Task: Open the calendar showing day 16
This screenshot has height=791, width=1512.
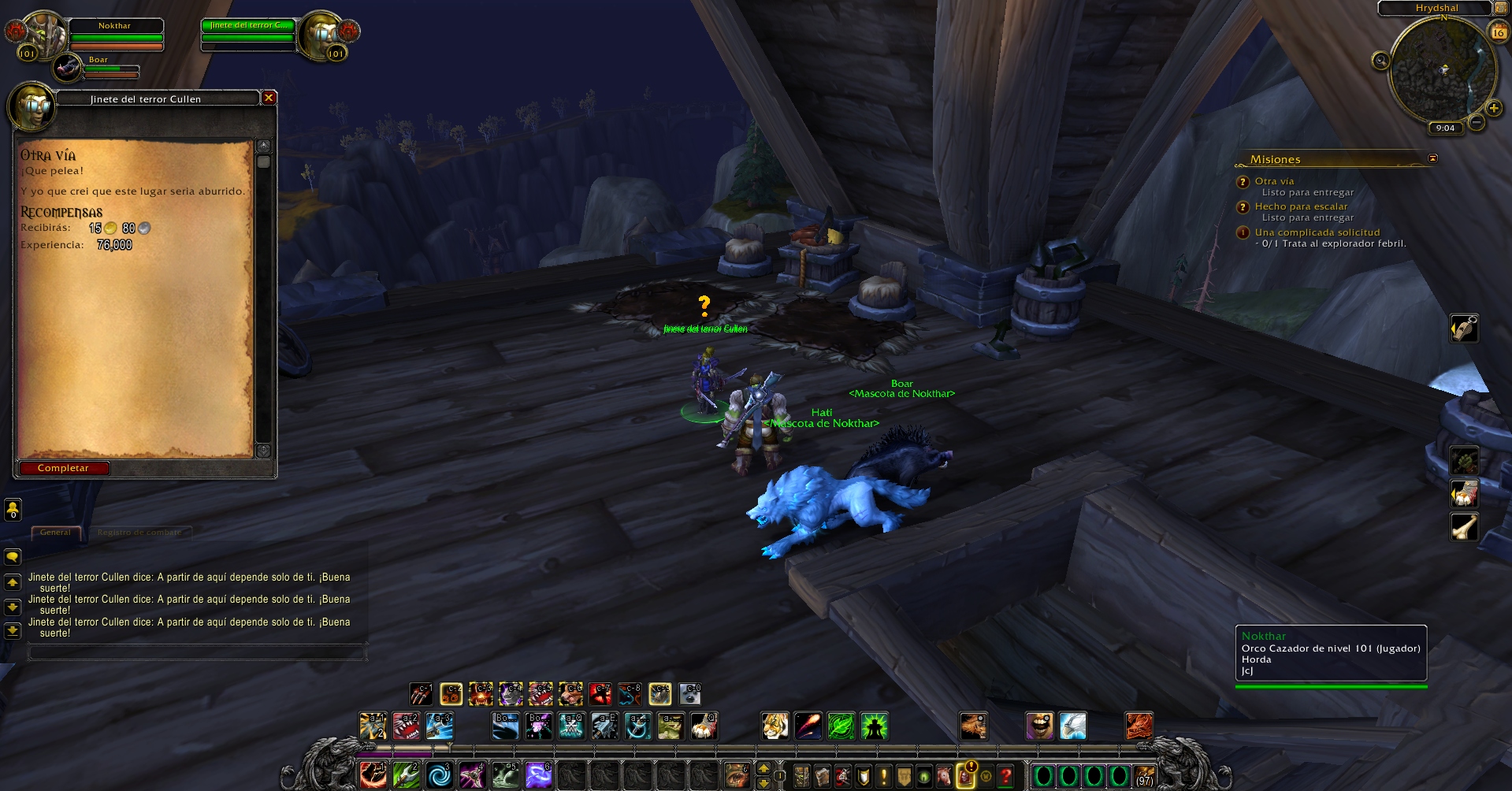Action: coord(1498,32)
